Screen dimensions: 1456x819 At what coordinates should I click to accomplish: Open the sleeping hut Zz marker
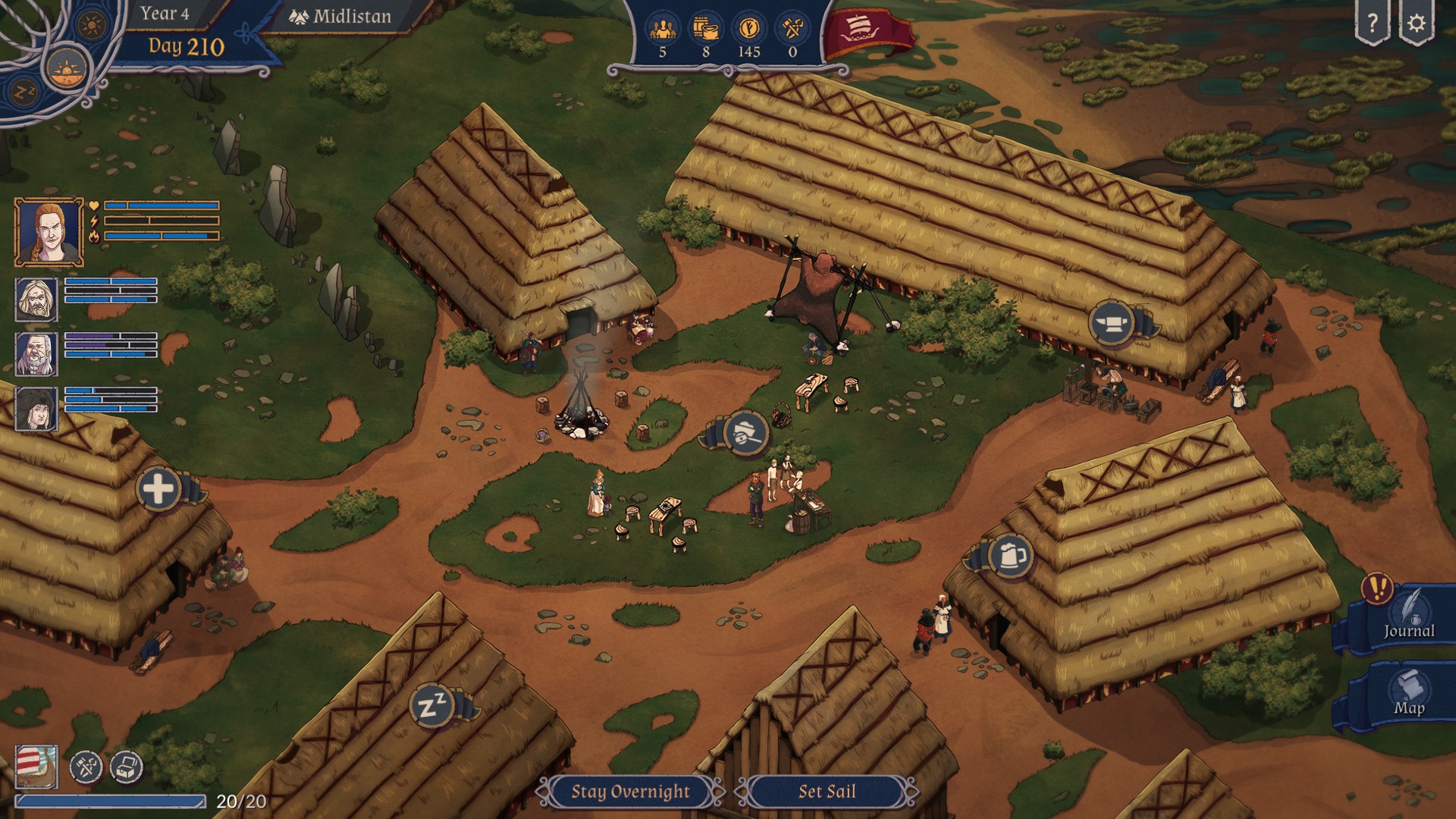[x=432, y=707]
